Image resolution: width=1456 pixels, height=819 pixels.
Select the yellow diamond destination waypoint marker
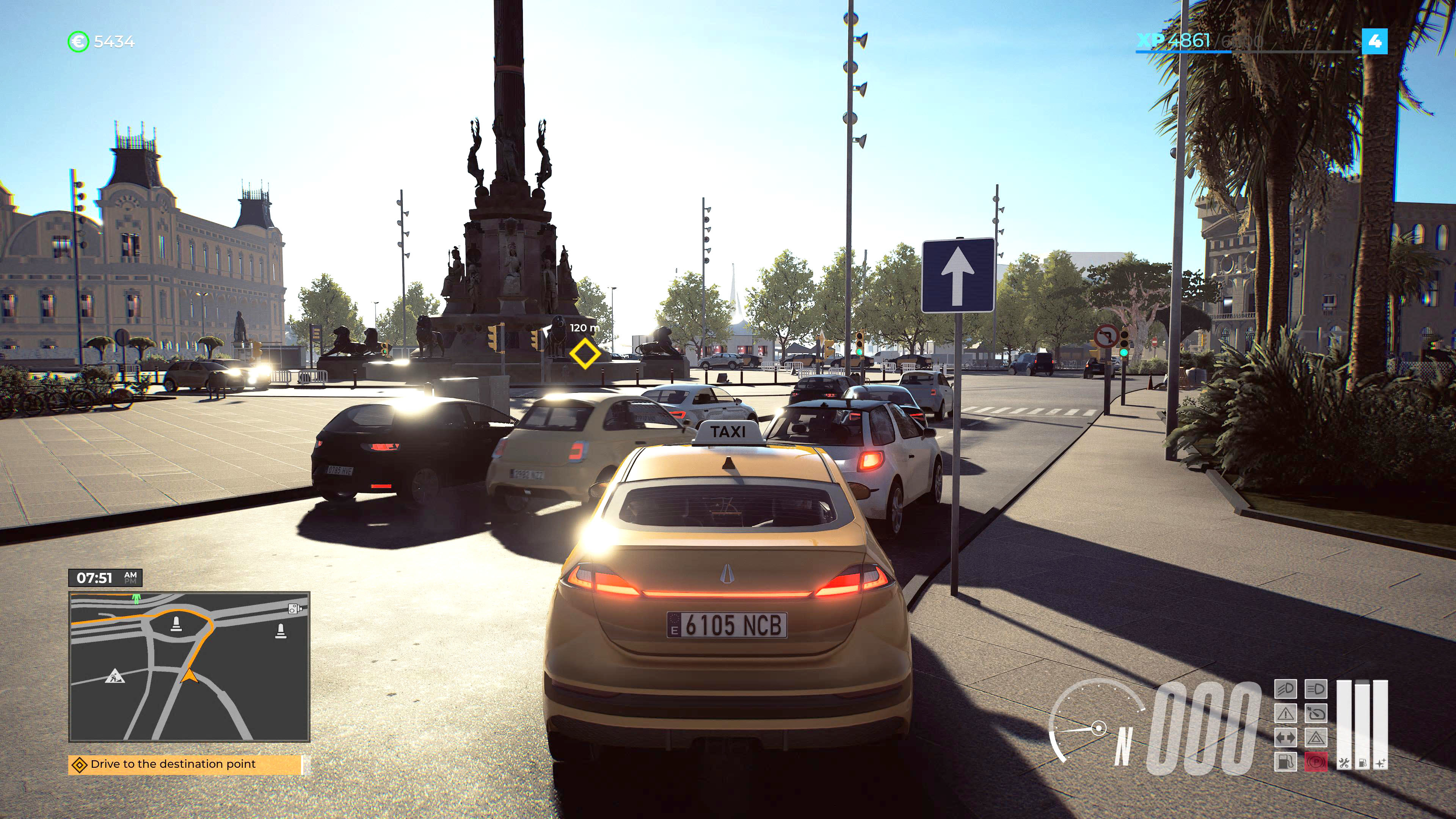(584, 355)
